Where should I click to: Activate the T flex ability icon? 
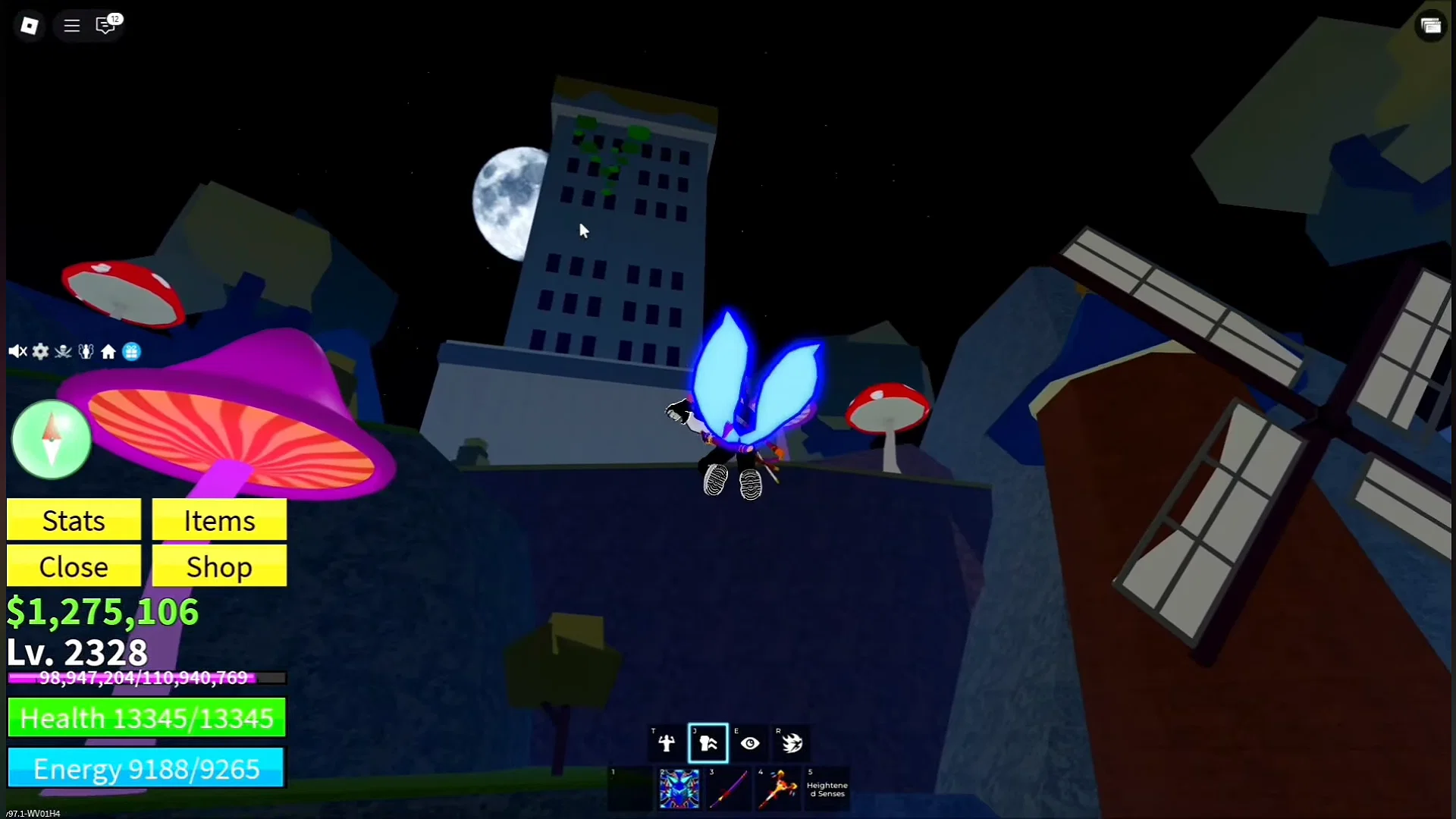tap(665, 743)
